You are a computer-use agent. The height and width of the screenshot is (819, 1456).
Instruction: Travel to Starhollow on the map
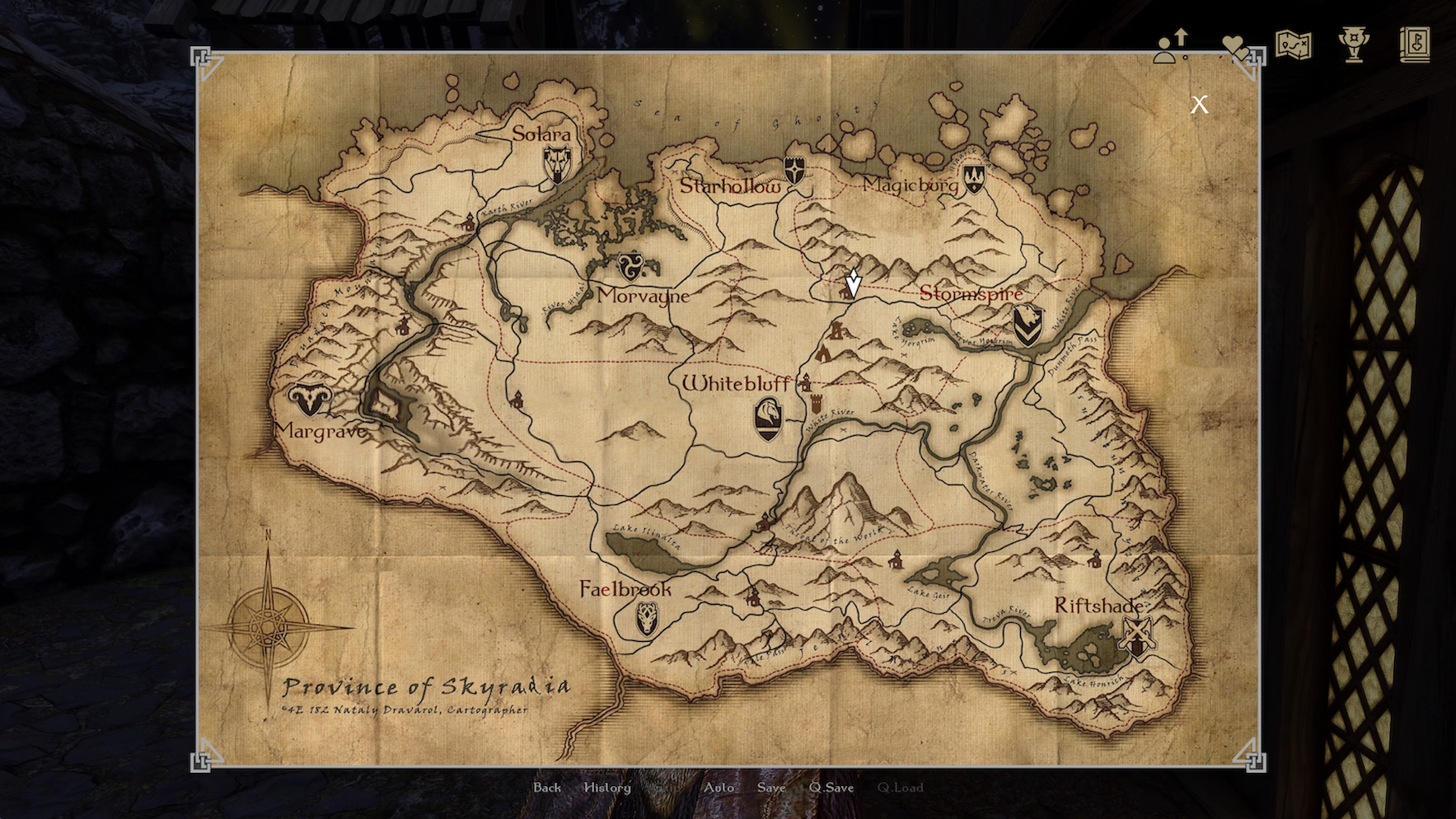click(730, 187)
